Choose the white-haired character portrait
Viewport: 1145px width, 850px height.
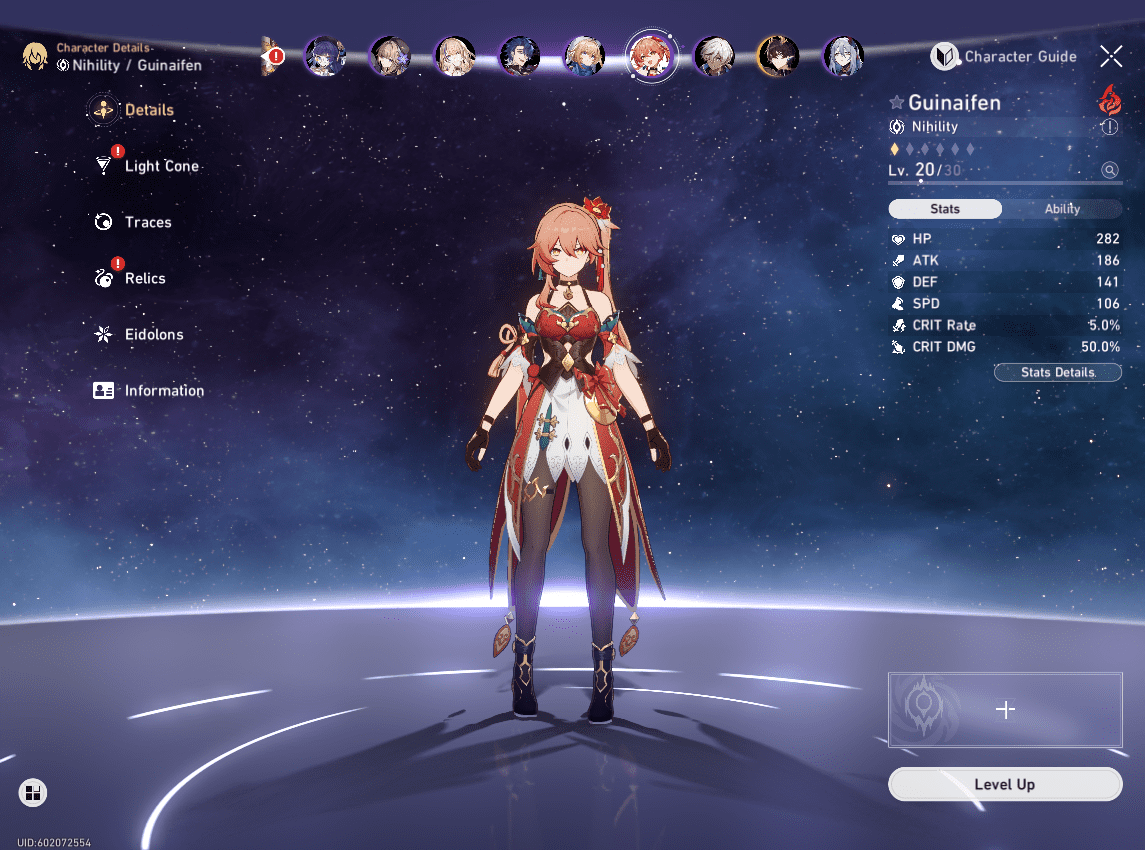pyautogui.click(x=715, y=57)
